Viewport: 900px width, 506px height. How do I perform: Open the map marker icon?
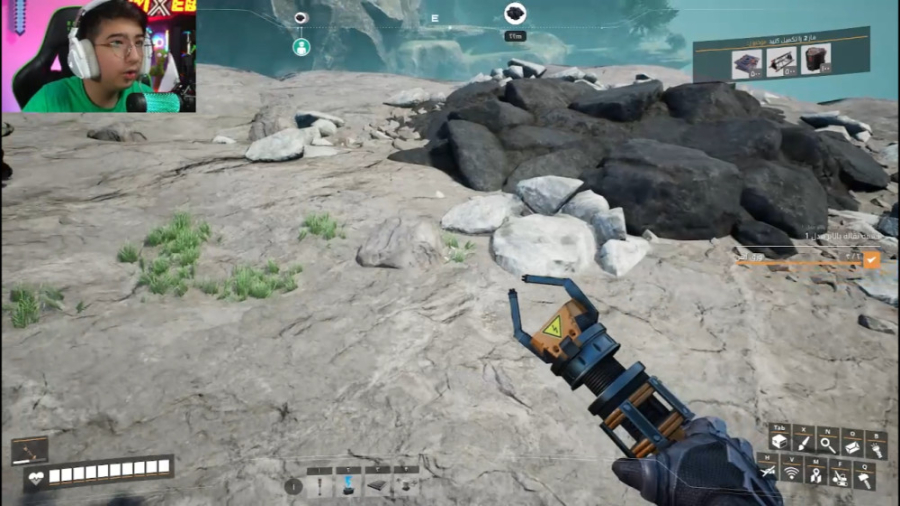tap(816, 473)
